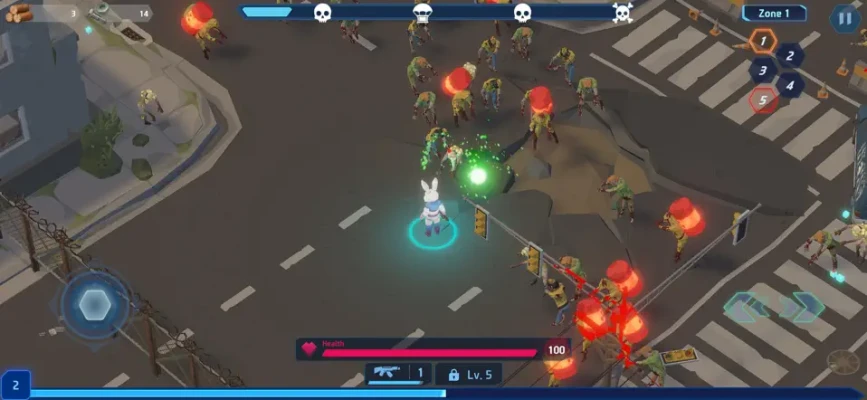This screenshot has height=400, width=867.
Task: Activate the double-arrow dash button
Action: (x=773, y=307)
